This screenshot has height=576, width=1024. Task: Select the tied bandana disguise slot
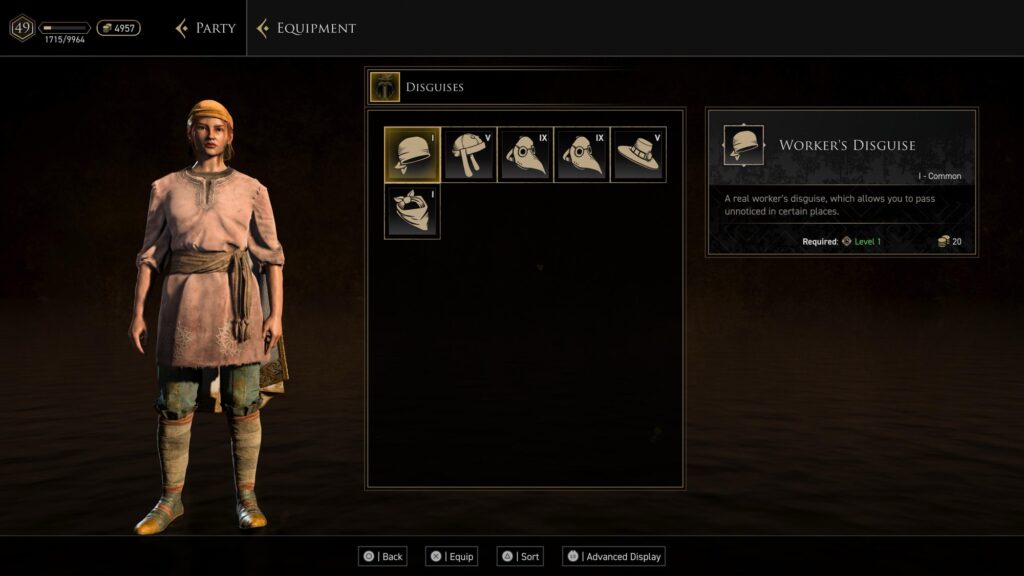click(x=412, y=211)
